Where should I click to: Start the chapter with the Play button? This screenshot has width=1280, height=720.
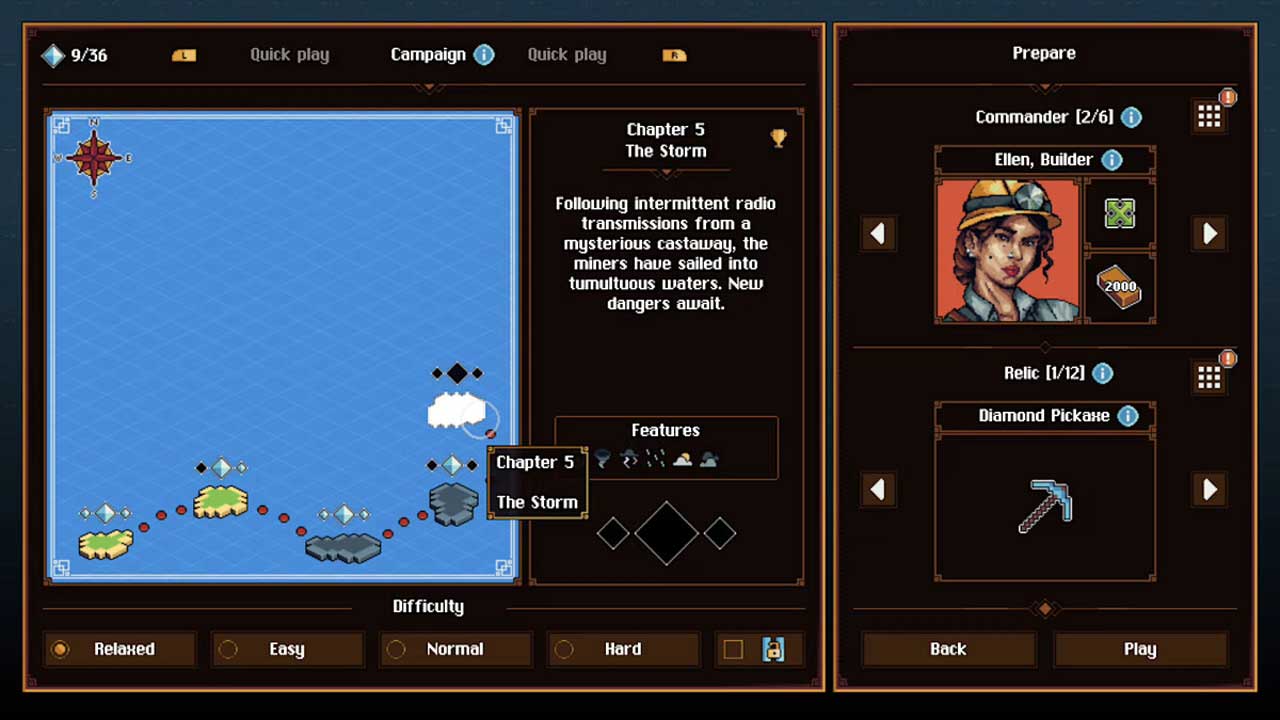point(1140,649)
